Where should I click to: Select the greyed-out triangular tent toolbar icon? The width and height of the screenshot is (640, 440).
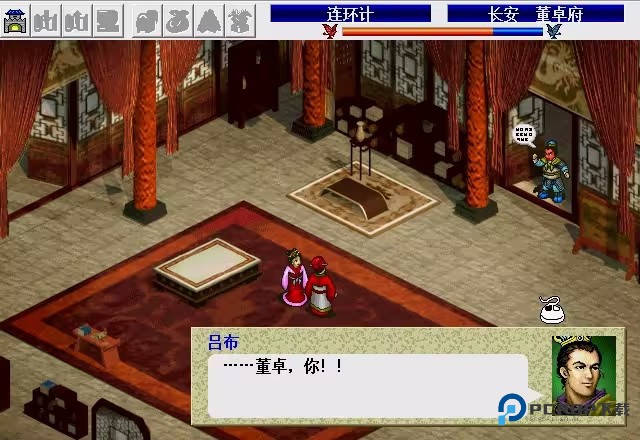[x=209, y=20]
